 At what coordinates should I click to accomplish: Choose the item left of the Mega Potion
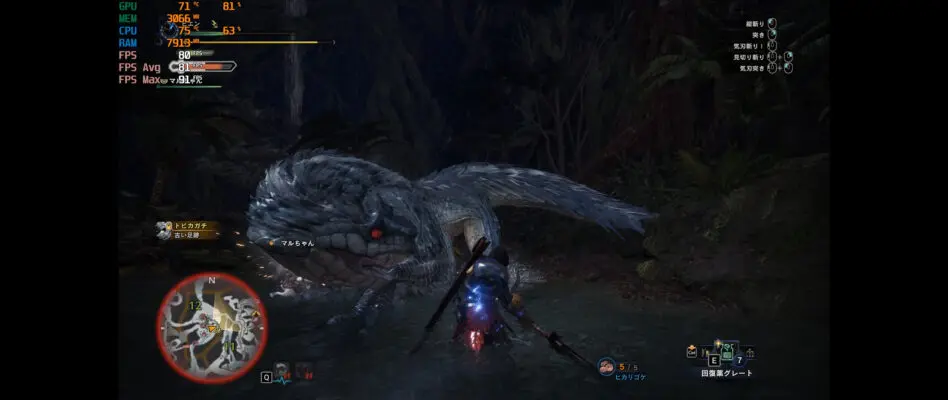point(705,352)
